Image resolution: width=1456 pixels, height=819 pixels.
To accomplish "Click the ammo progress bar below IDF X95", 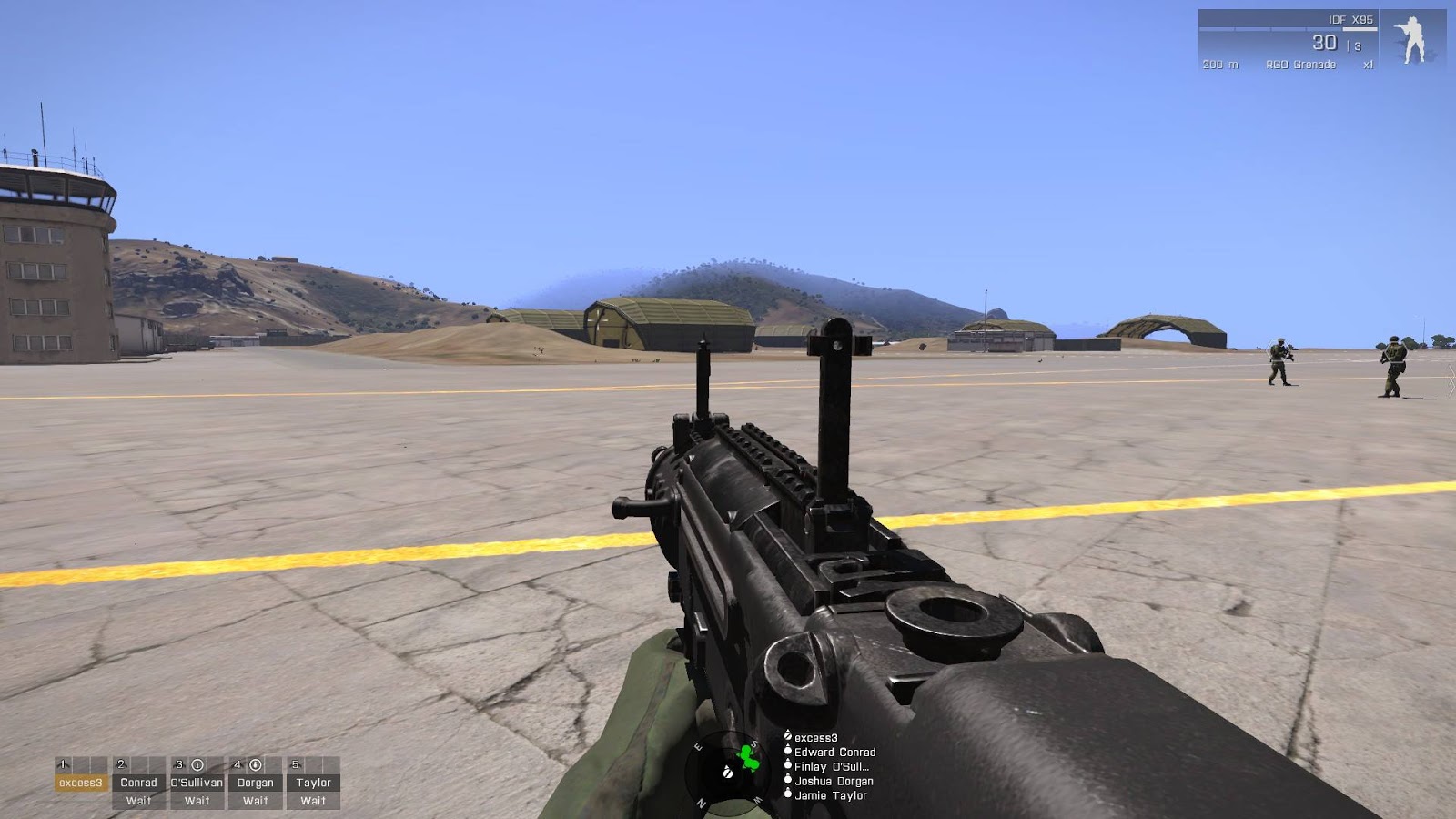I will [x=1288, y=29].
